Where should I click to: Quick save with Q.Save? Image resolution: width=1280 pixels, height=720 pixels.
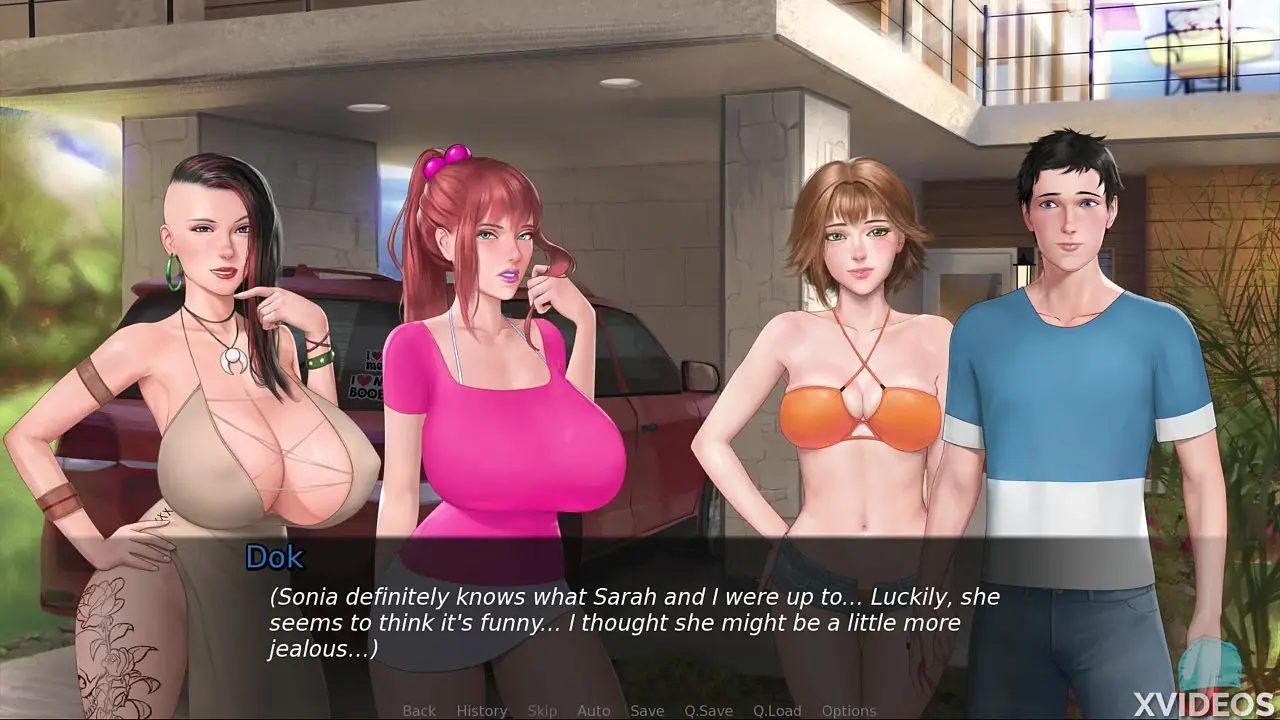(709, 711)
